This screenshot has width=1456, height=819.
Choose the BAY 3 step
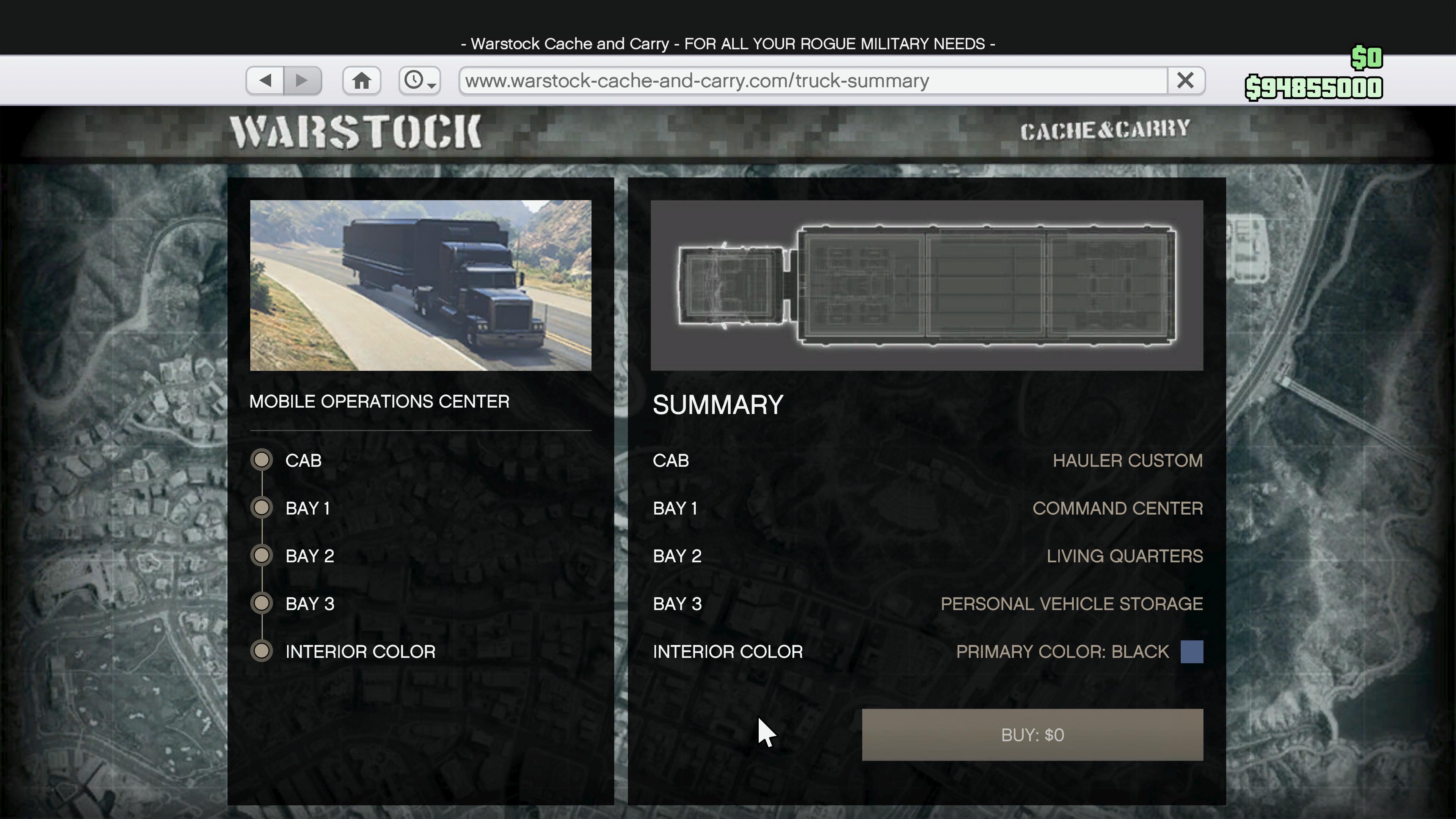pyautogui.click(x=309, y=604)
